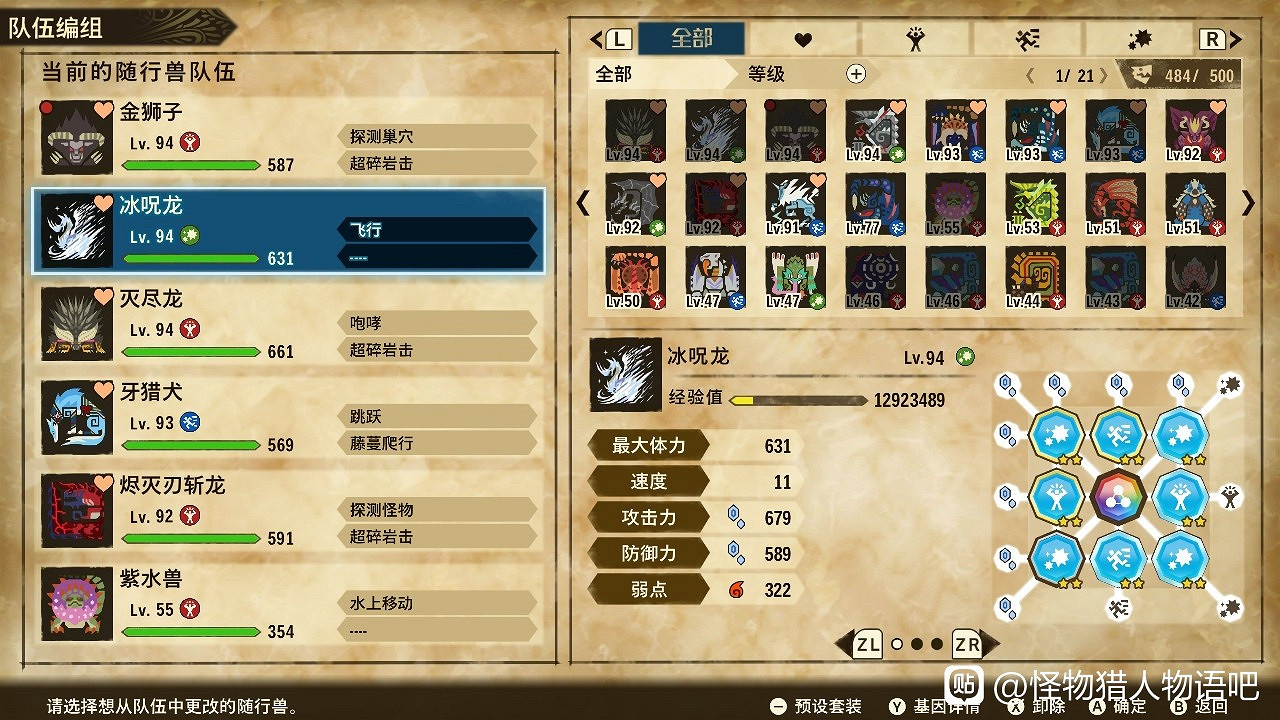Click the top-left gene icon in bingo board
Viewport: 1280px width, 720px height.
tap(1056, 437)
